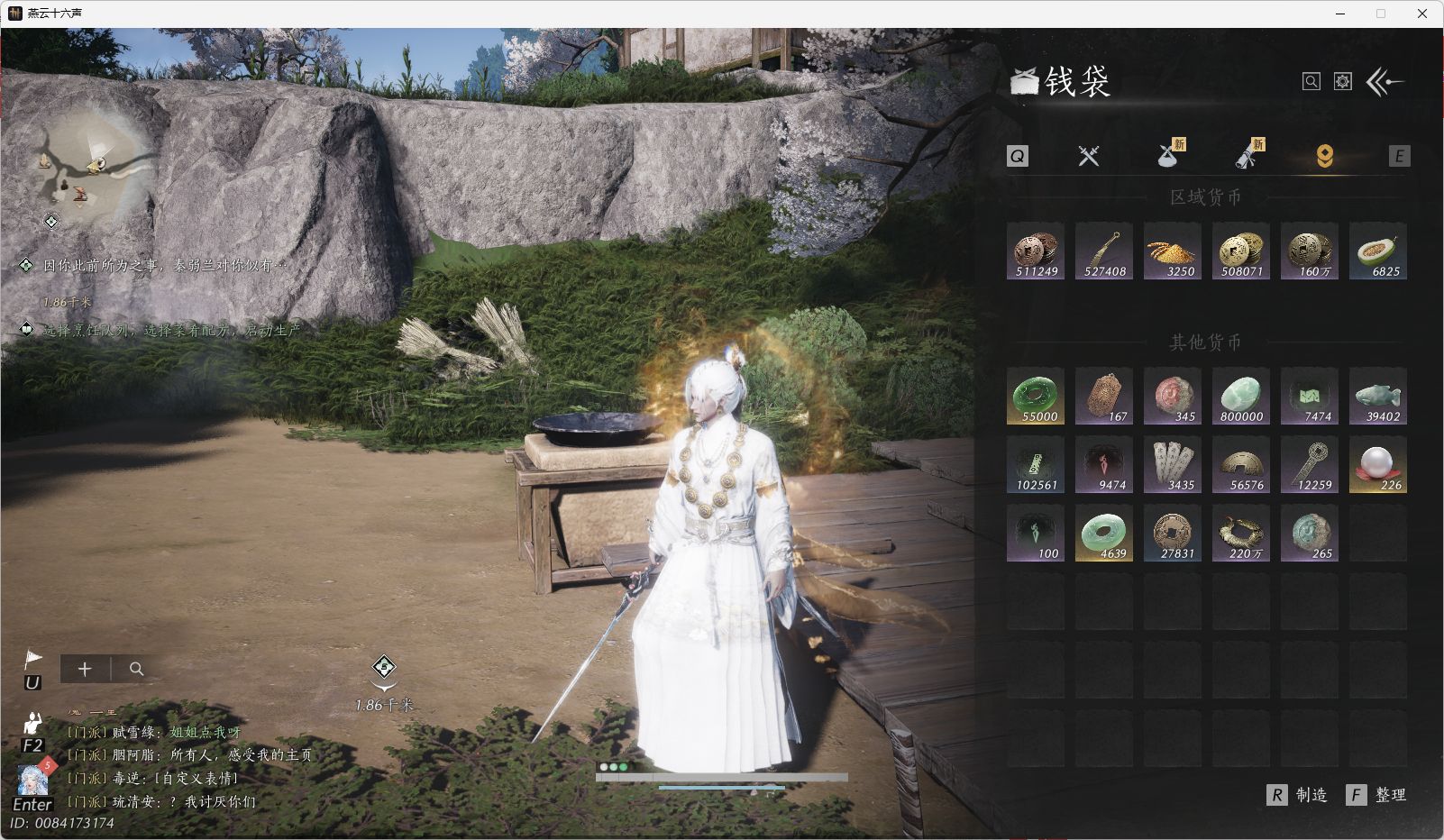Select the pale jade stone showing 800000
Viewport: 1444px width, 840px height.
1241,397
